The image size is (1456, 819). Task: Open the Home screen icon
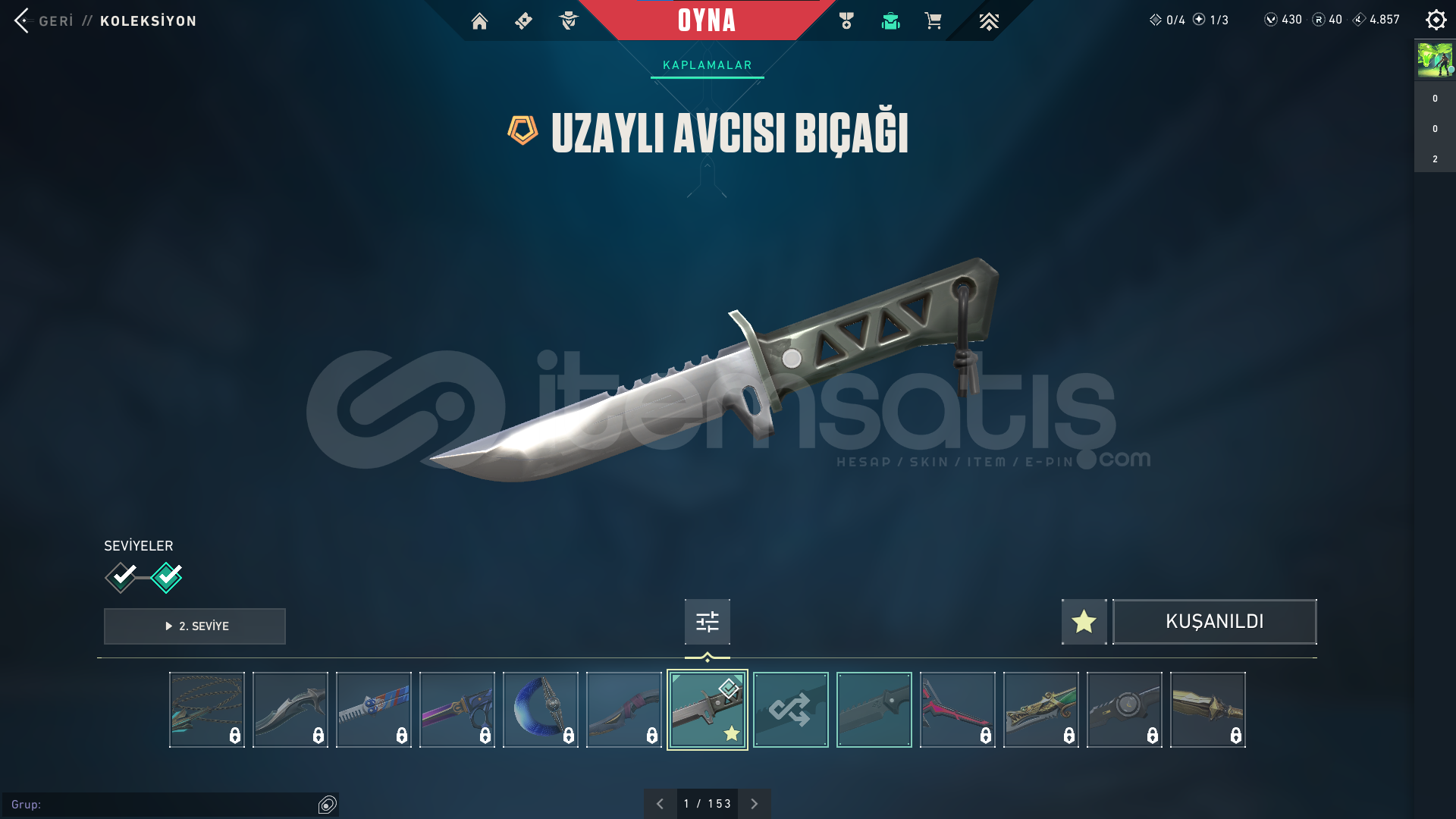(479, 21)
